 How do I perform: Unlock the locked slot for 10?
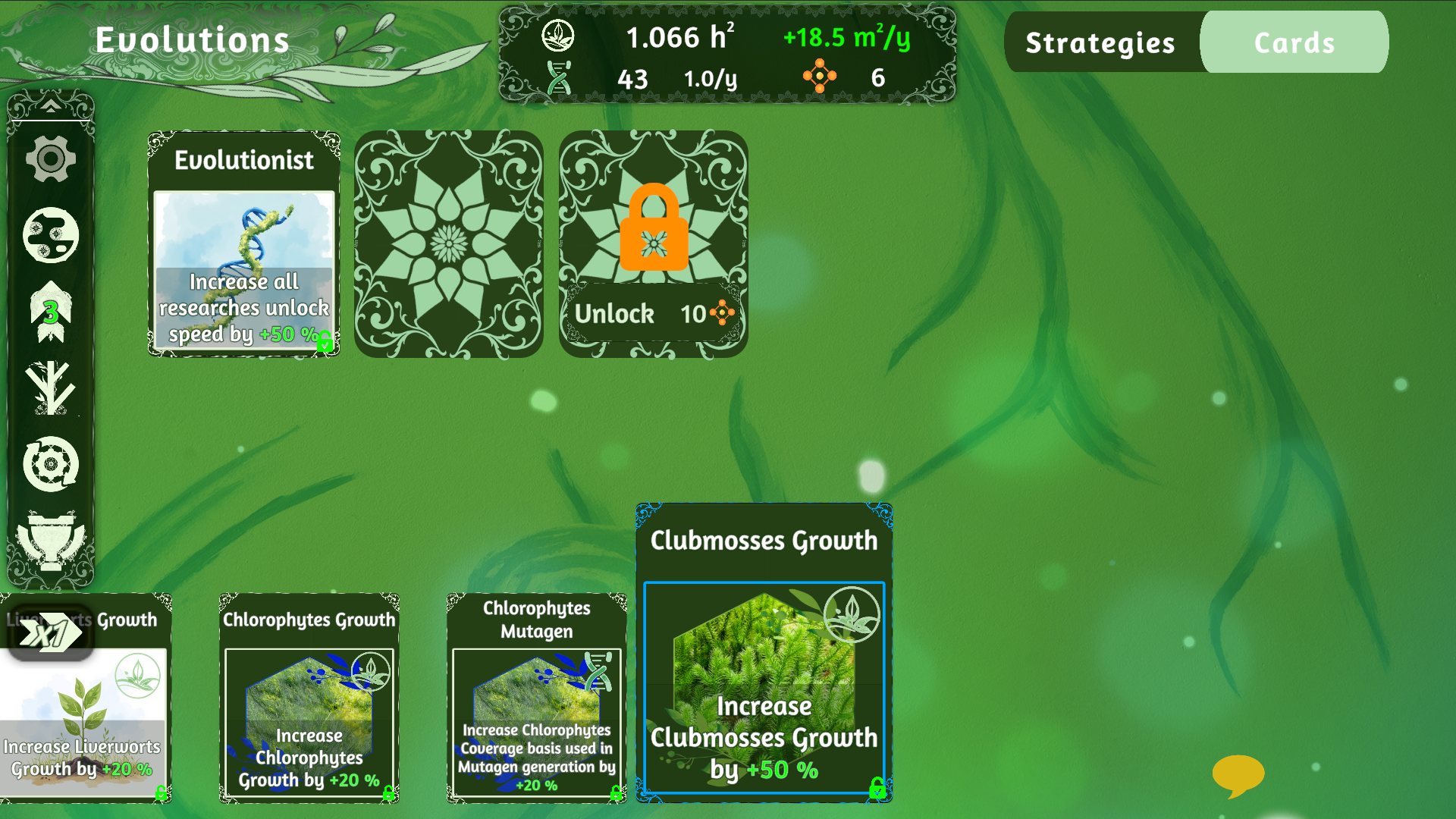click(653, 312)
